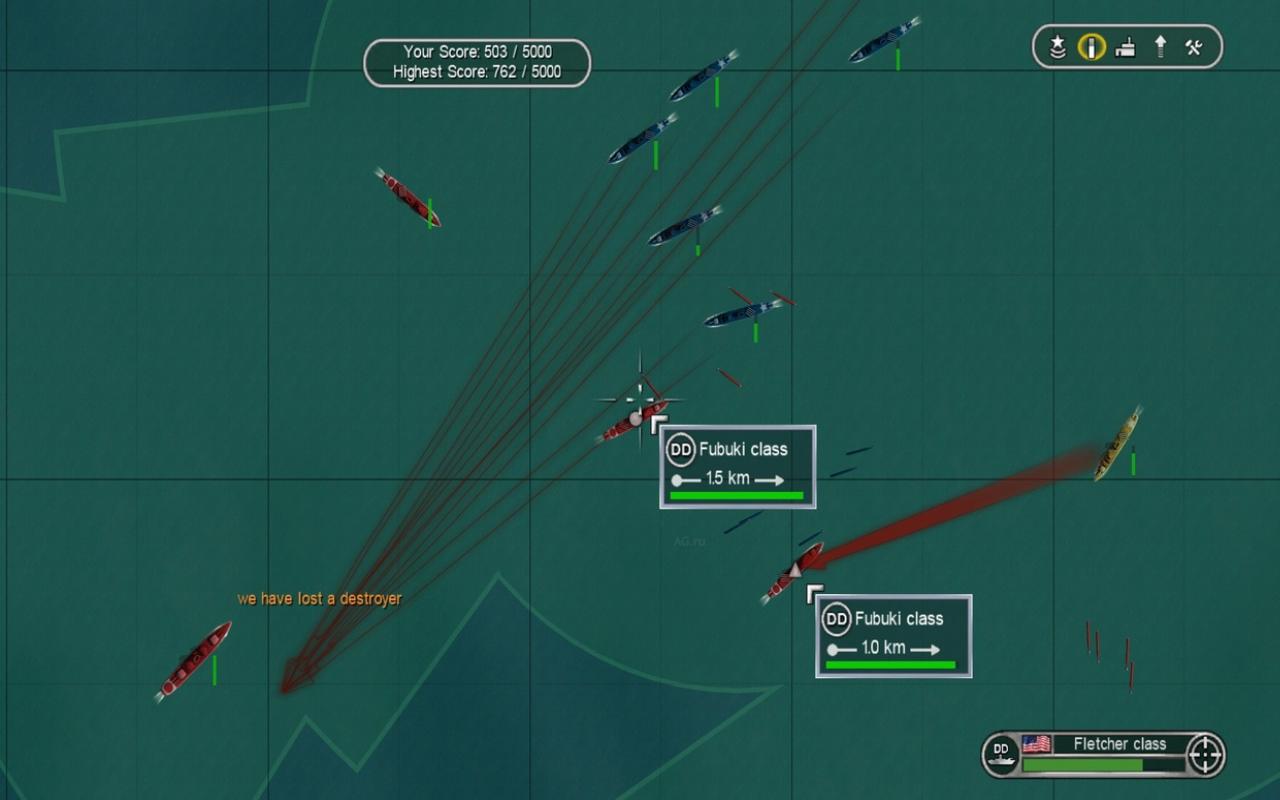Open the naval base icon on the toolbar
The image size is (1280, 800).
1126,46
